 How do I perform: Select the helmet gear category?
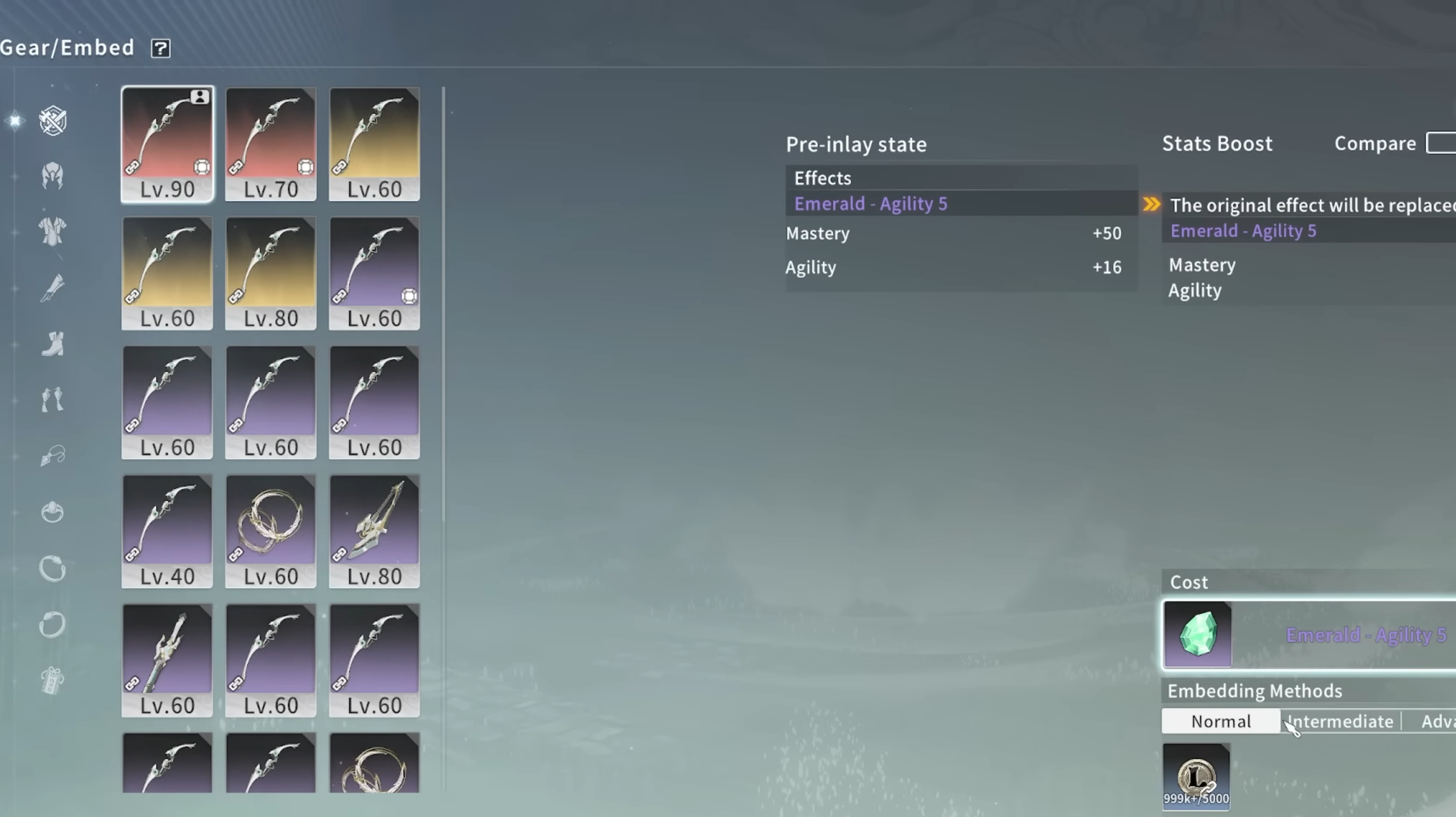[x=52, y=176]
